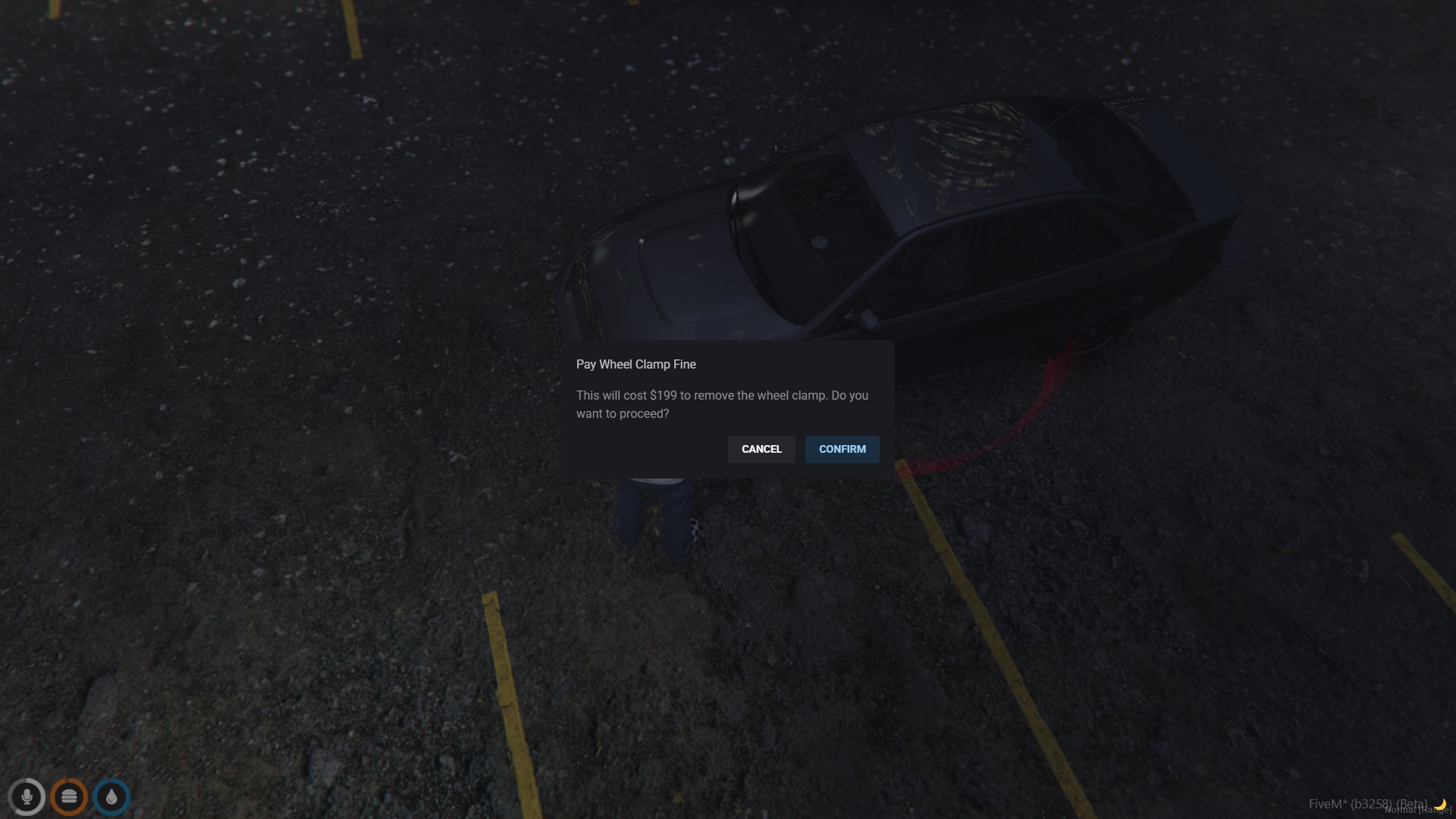
Task: Confirm paying the wheel clamp fine
Action: [842, 449]
